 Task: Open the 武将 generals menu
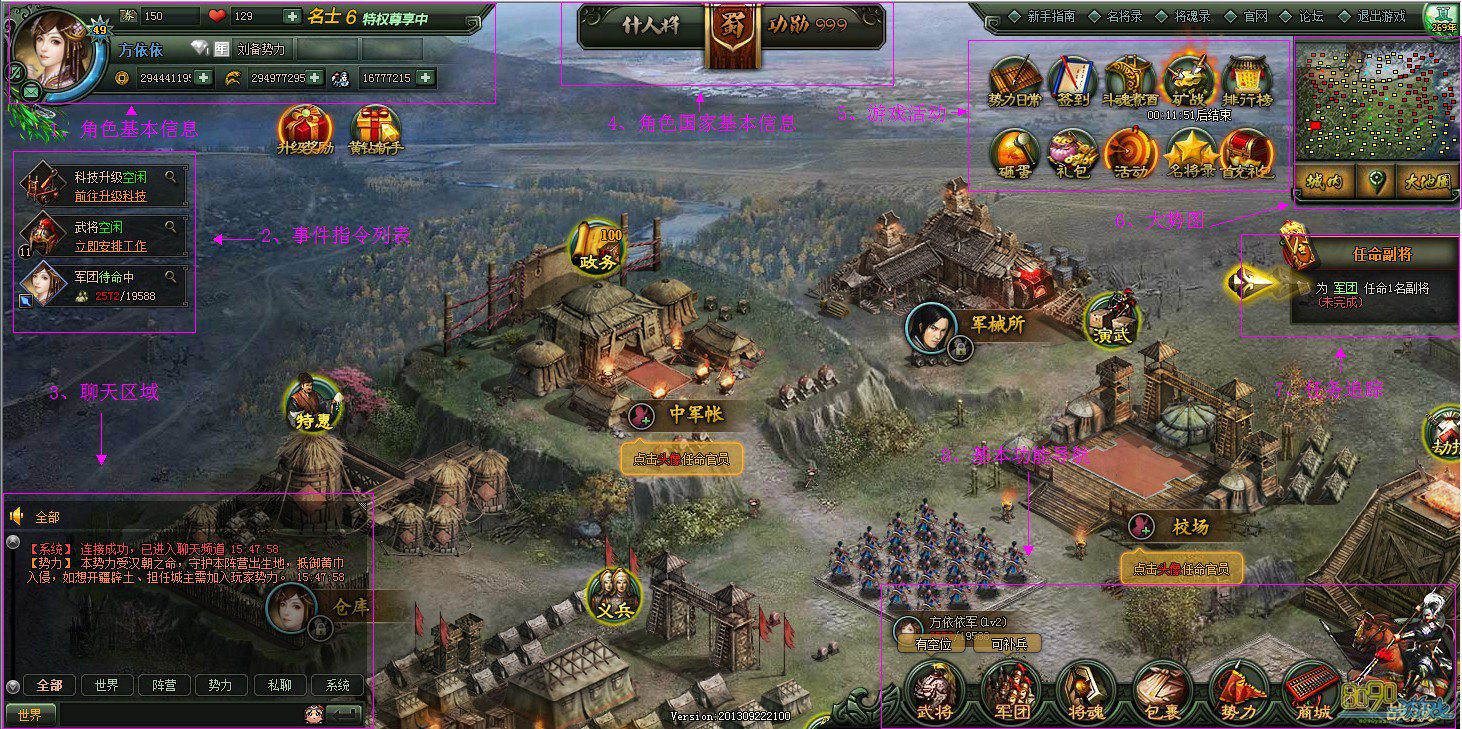934,692
